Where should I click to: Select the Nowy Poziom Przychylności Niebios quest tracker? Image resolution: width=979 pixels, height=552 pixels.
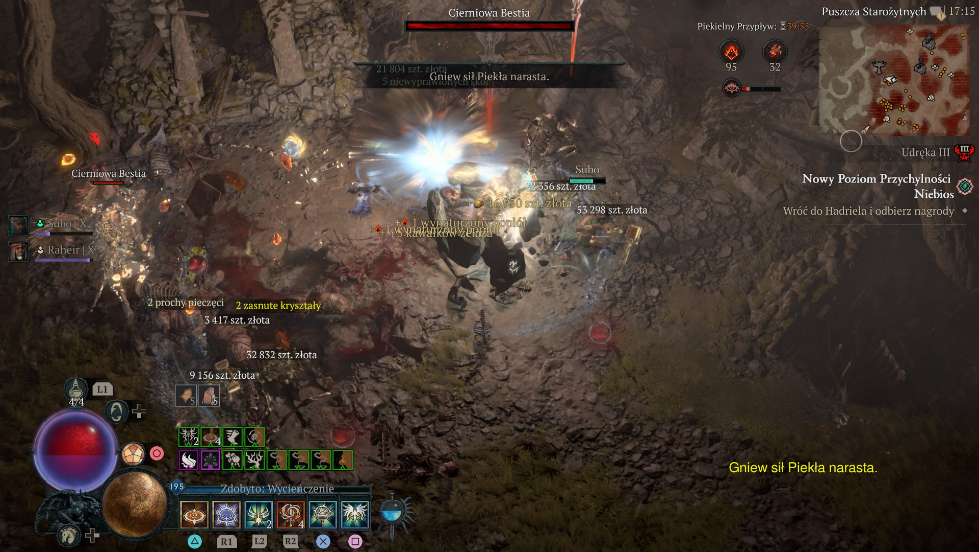click(876, 186)
